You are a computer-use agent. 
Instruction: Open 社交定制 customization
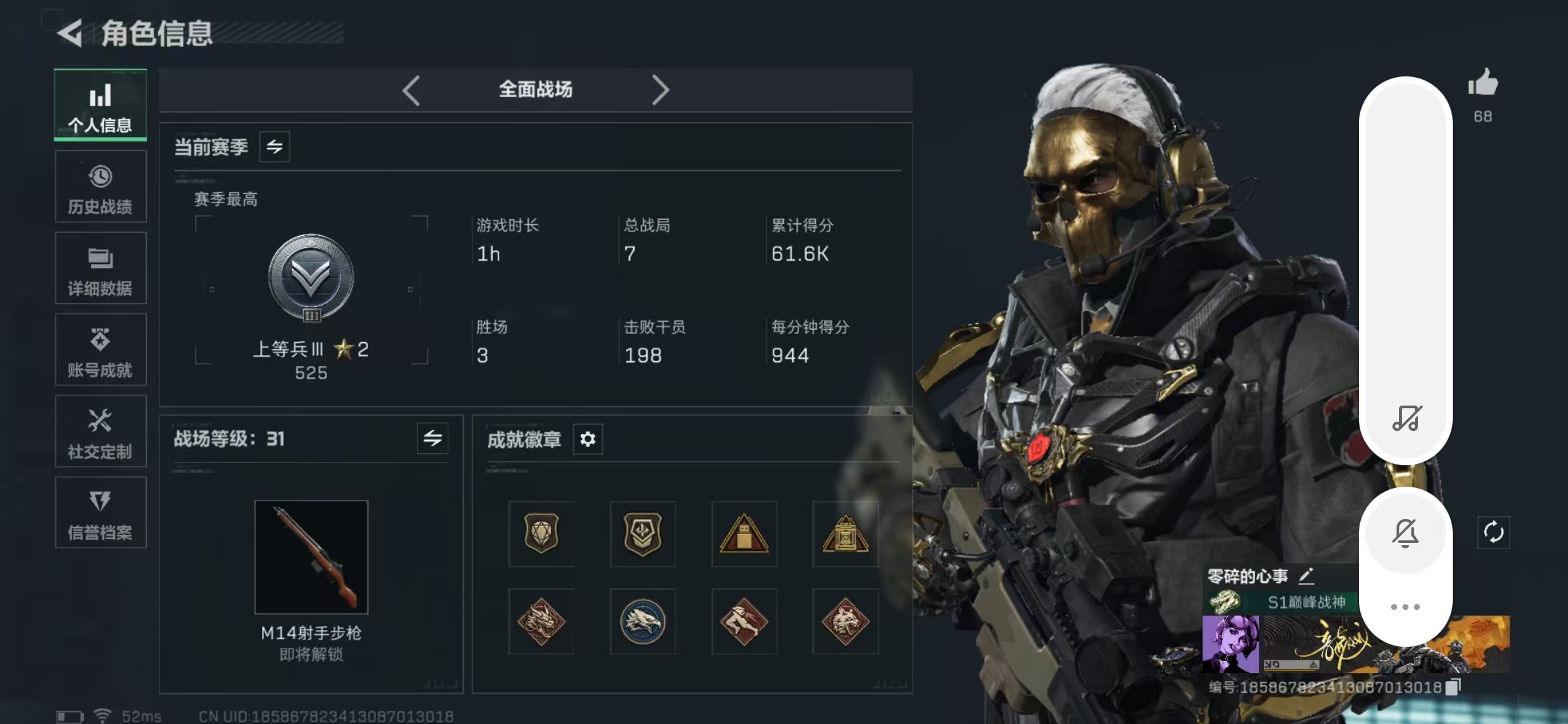[x=100, y=432]
